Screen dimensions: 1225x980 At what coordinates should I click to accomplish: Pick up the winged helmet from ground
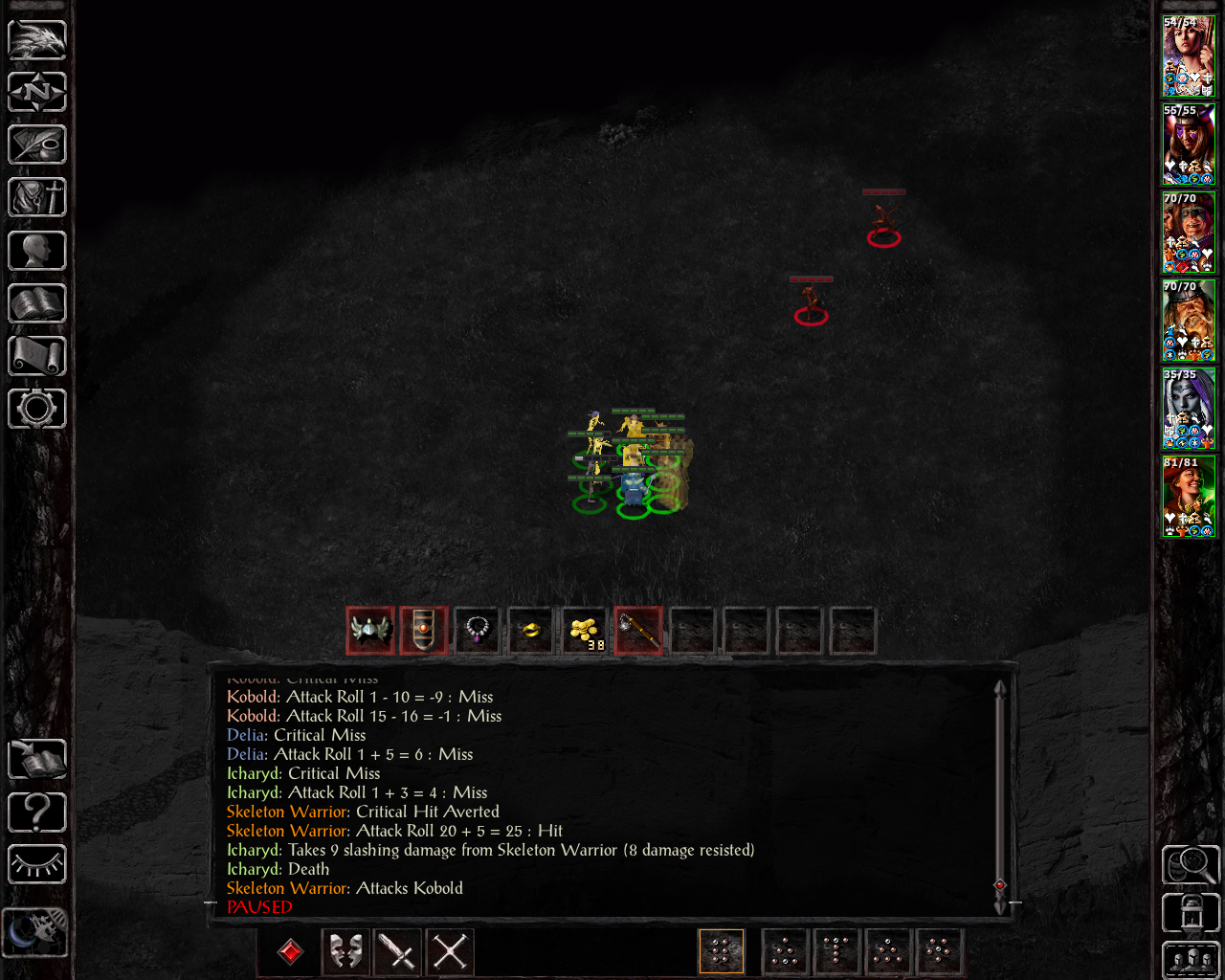click(x=370, y=631)
